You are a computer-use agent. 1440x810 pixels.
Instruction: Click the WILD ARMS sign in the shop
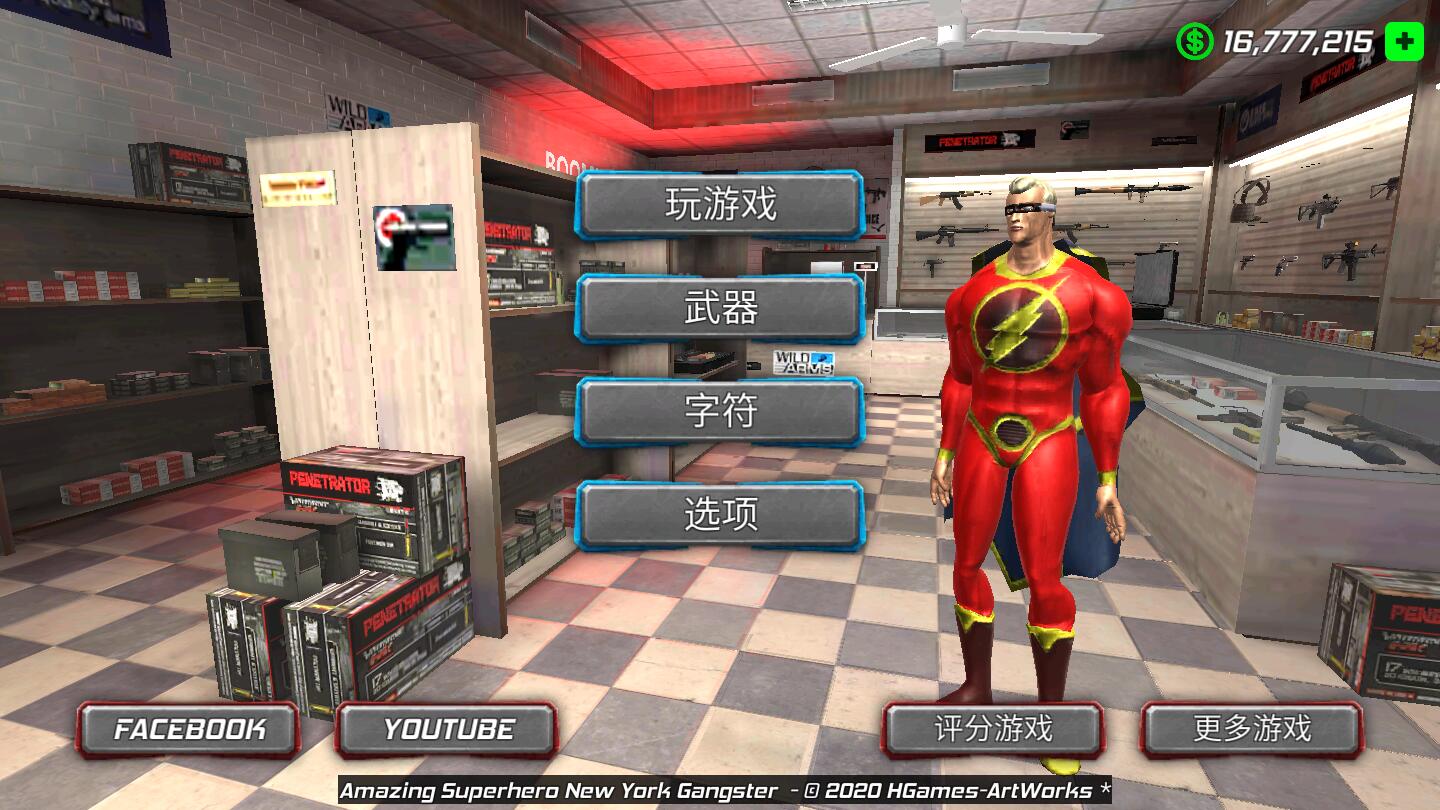coord(803,360)
